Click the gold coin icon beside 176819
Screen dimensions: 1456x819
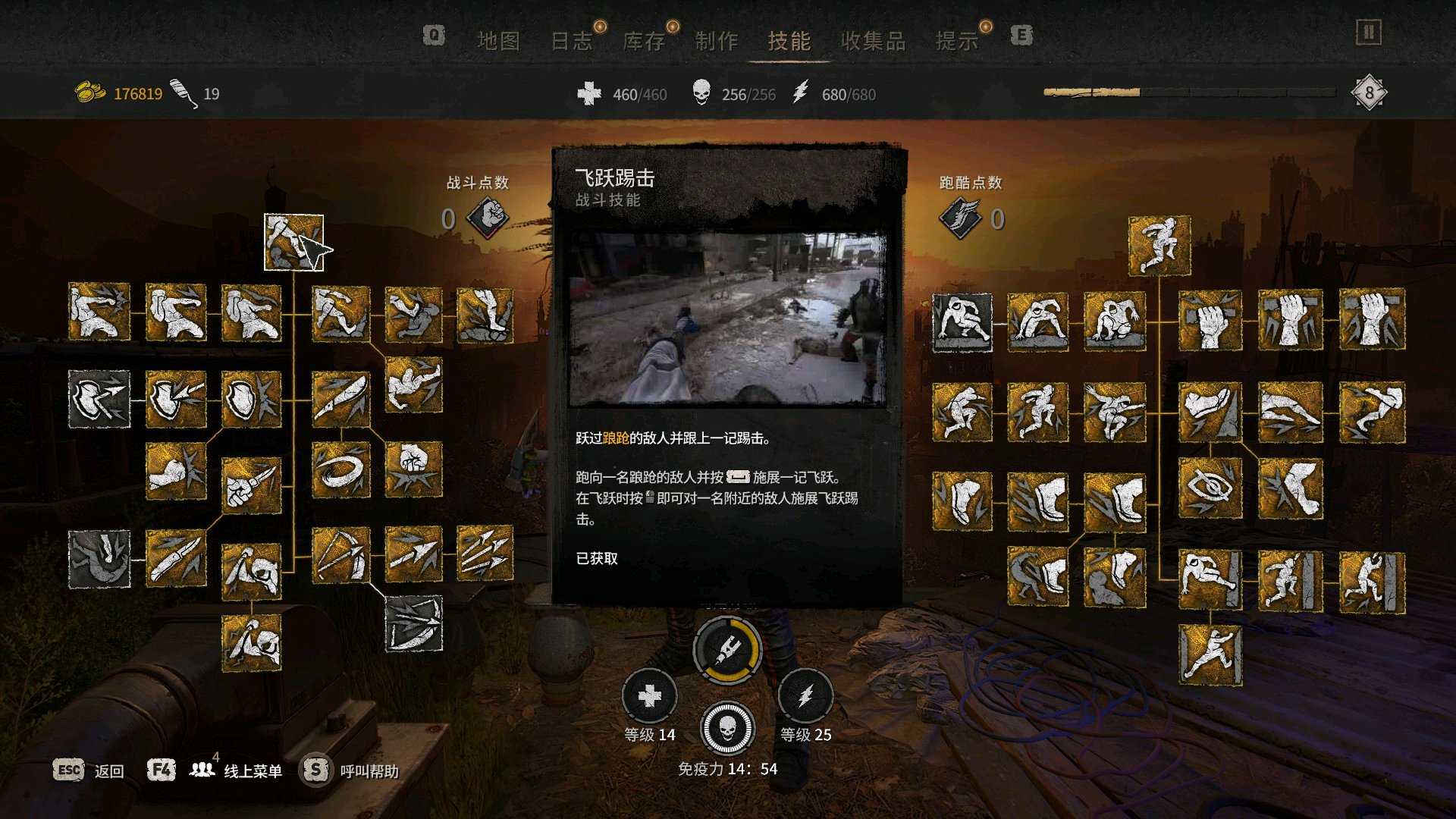tap(90, 92)
